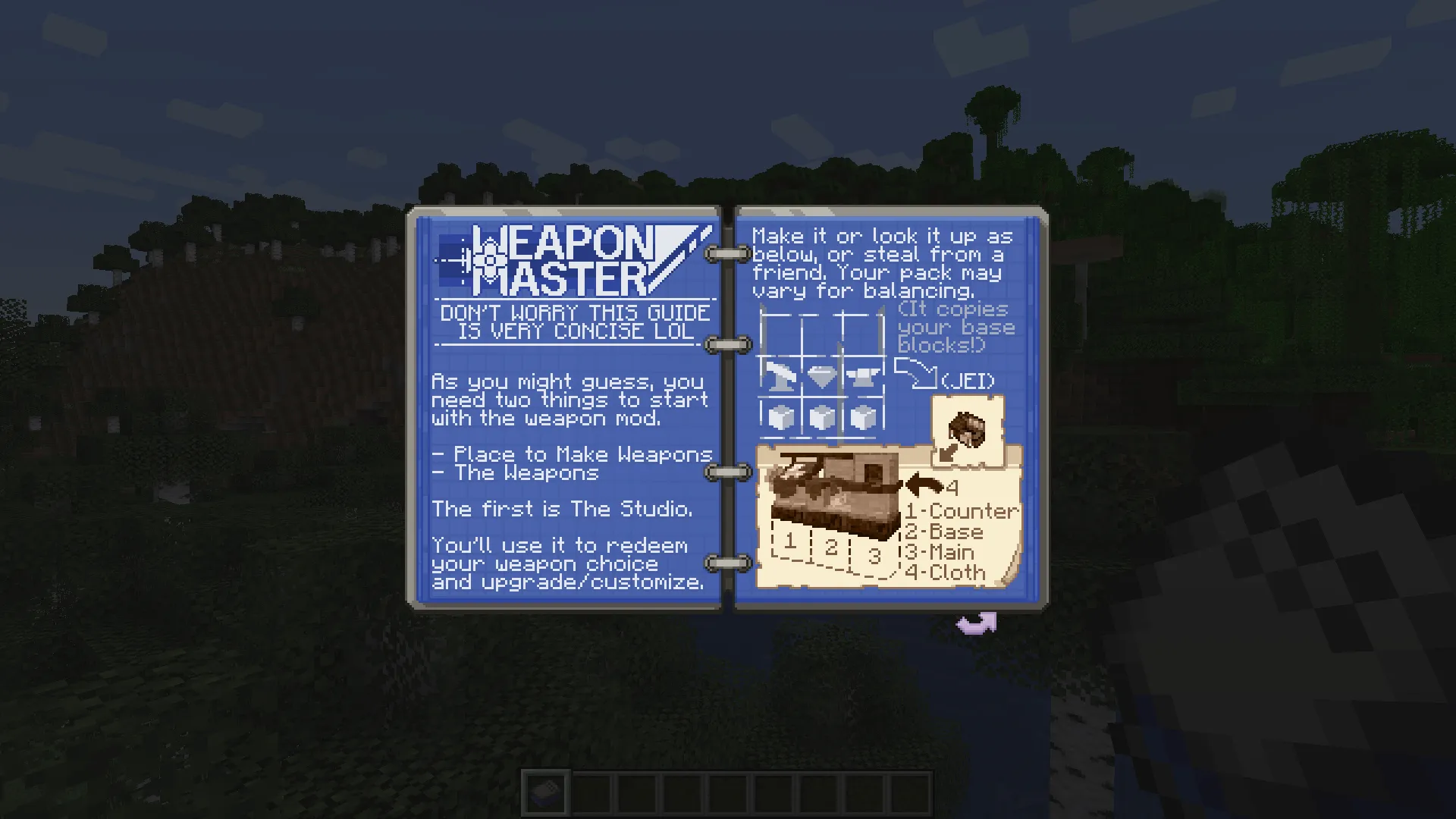Click zone 1 on the Studio diagram
The width and height of the screenshot is (1456, 819).
[x=789, y=541]
